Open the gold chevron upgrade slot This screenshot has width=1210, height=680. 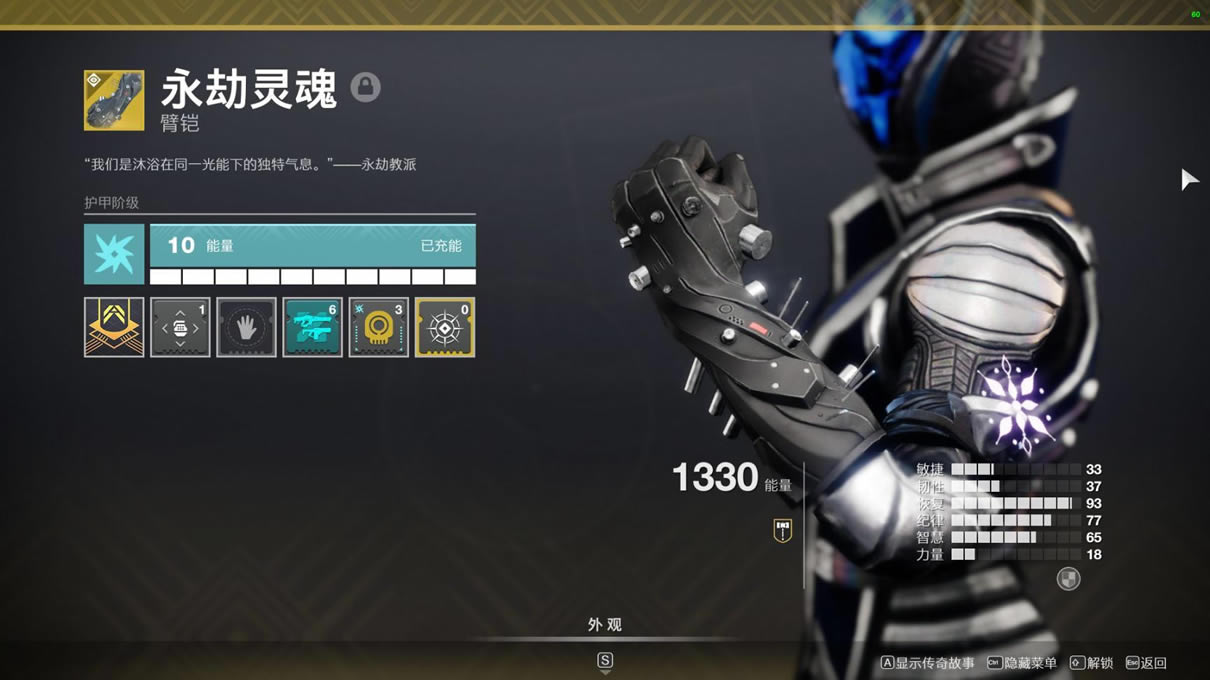[x=114, y=327]
